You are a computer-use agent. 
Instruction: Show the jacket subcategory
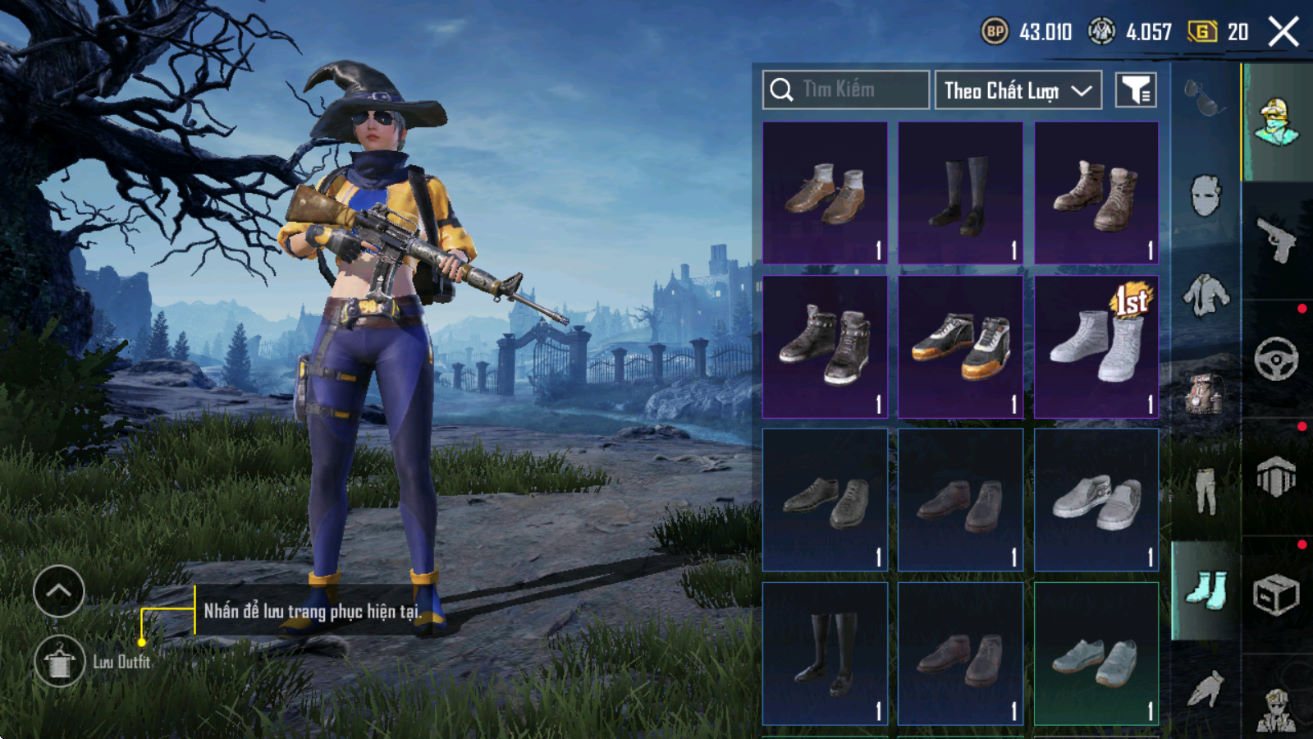point(1205,294)
